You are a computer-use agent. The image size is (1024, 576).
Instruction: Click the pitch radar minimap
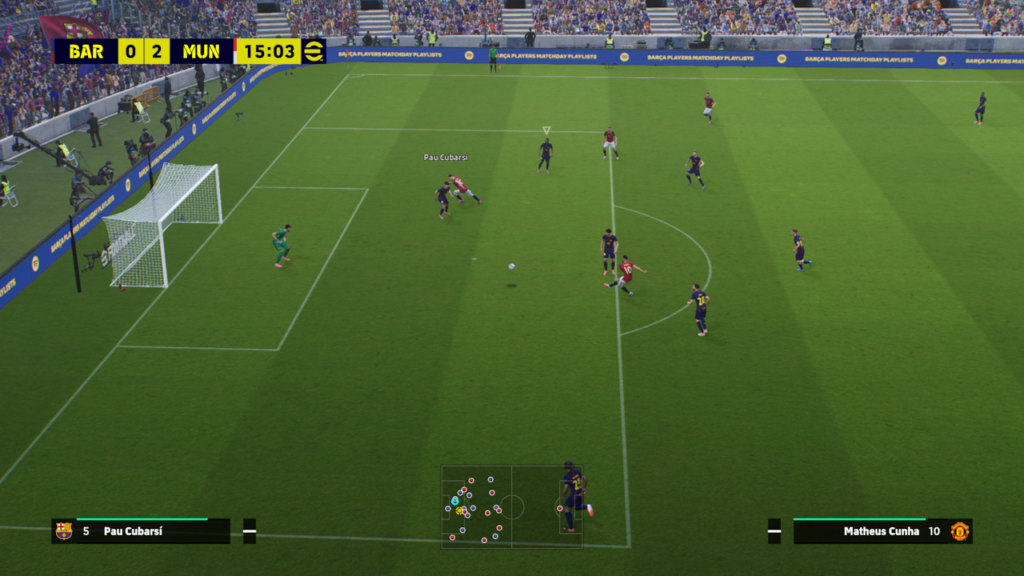pos(512,506)
